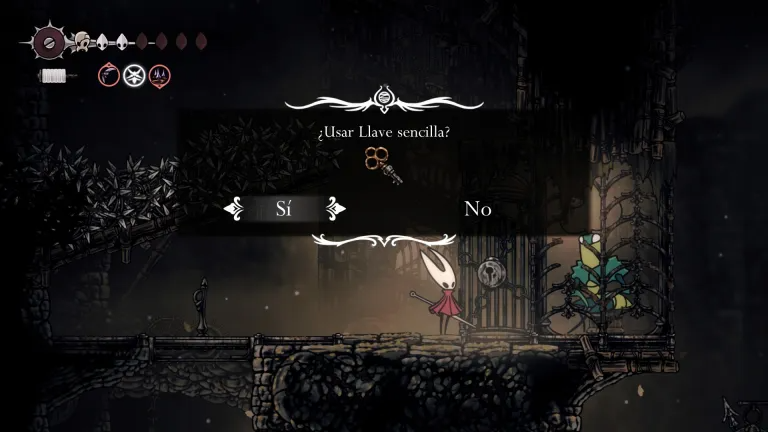The width and height of the screenshot is (768, 432).
Task: Select No to decline using the key
Action: [x=477, y=209]
